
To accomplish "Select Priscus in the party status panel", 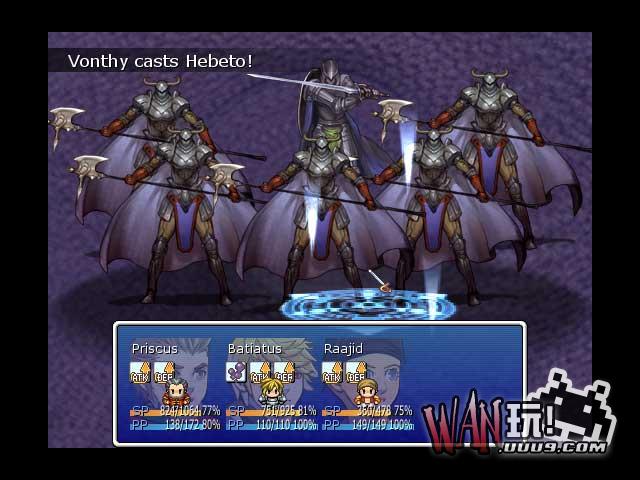I will tap(154, 348).
